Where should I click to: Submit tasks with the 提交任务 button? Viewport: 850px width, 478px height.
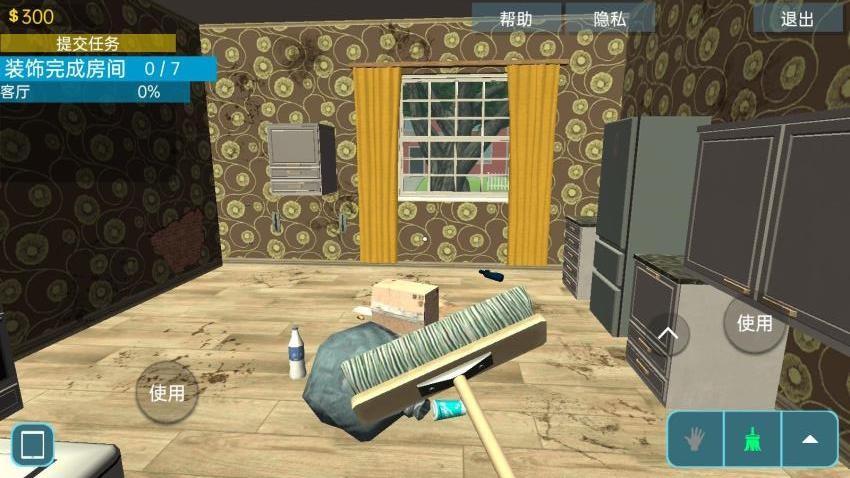coord(87,43)
